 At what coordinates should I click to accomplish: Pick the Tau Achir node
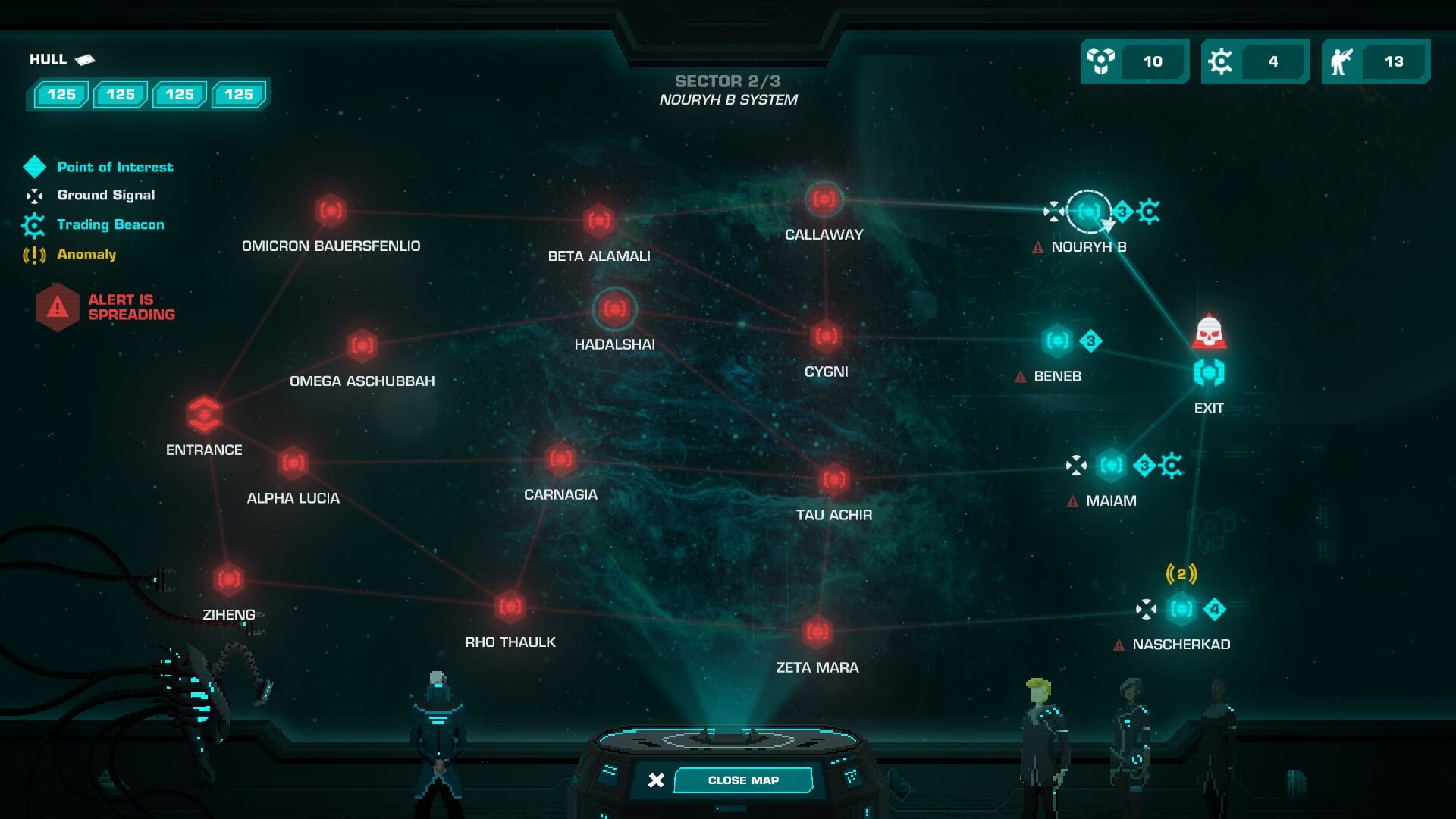click(x=833, y=479)
